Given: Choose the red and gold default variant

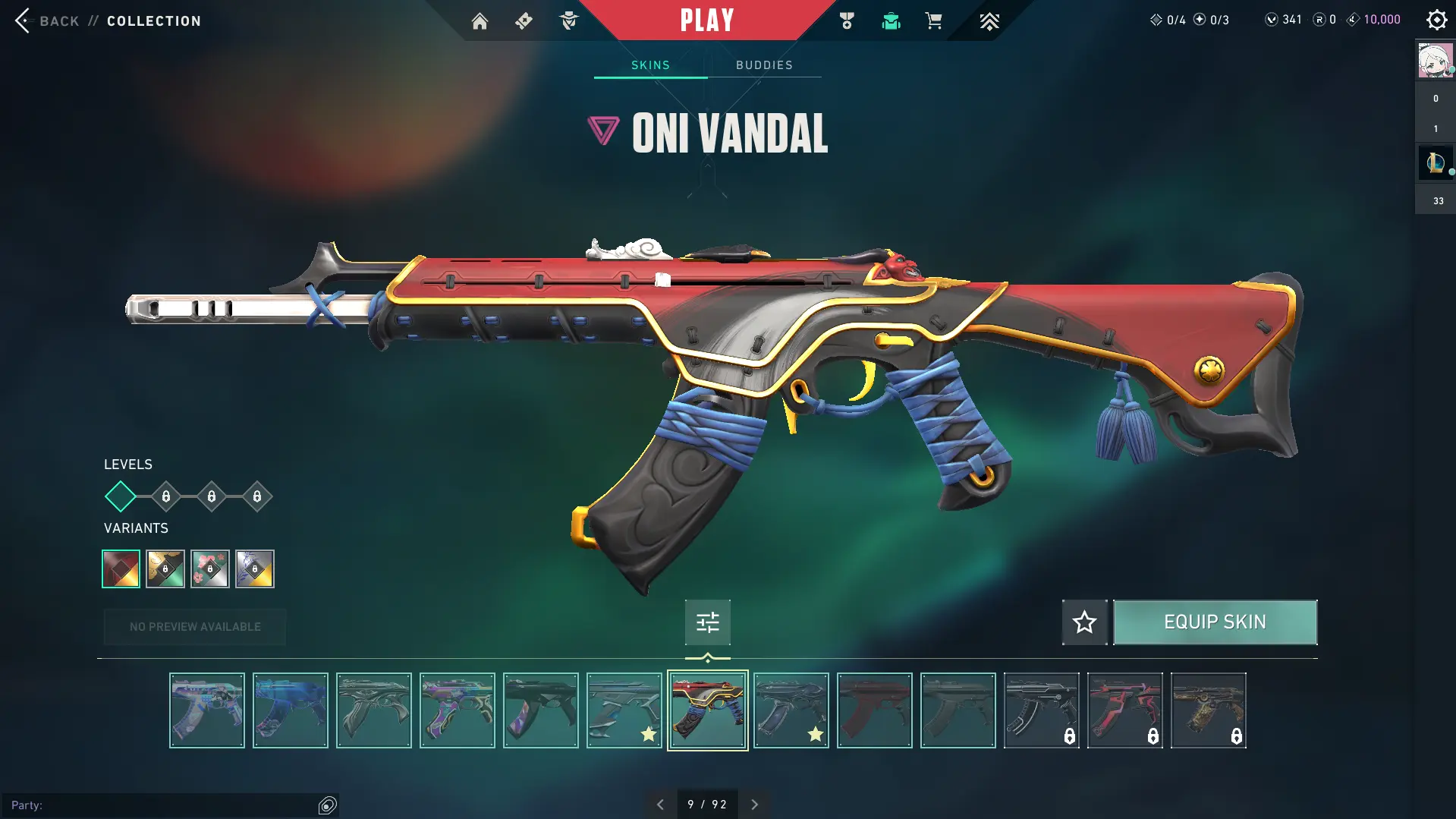Looking at the screenshot, I should pos(121,569).
